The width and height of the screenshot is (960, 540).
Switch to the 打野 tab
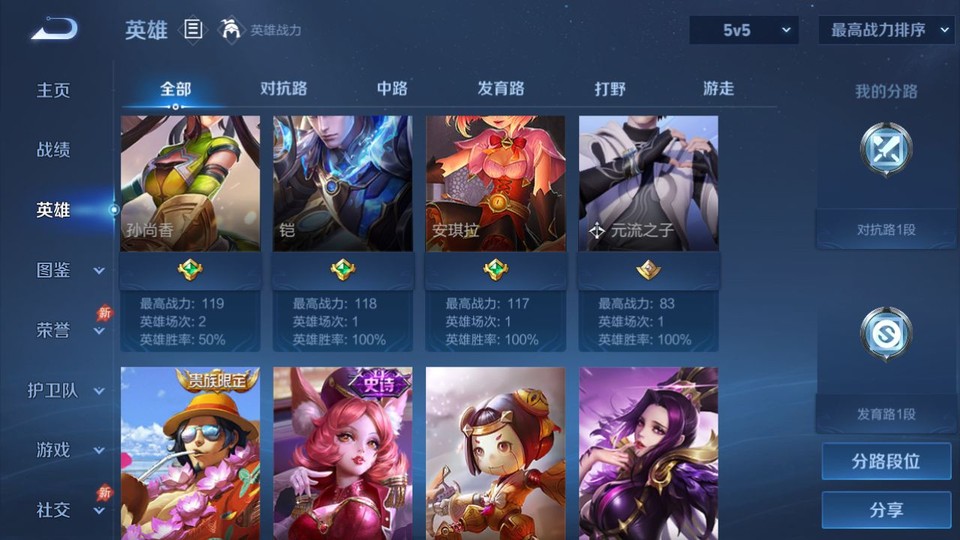click(610, 89)
